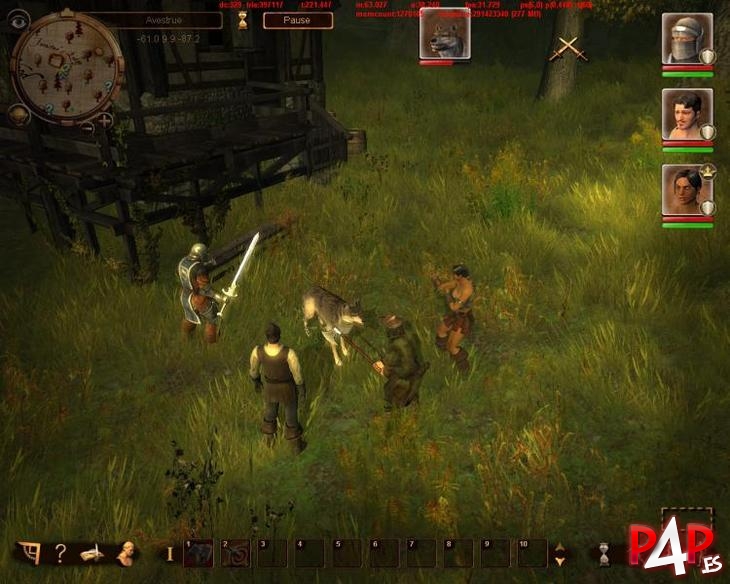
Task: Select the wolf enemy portrait
Action: coord(437,37)
